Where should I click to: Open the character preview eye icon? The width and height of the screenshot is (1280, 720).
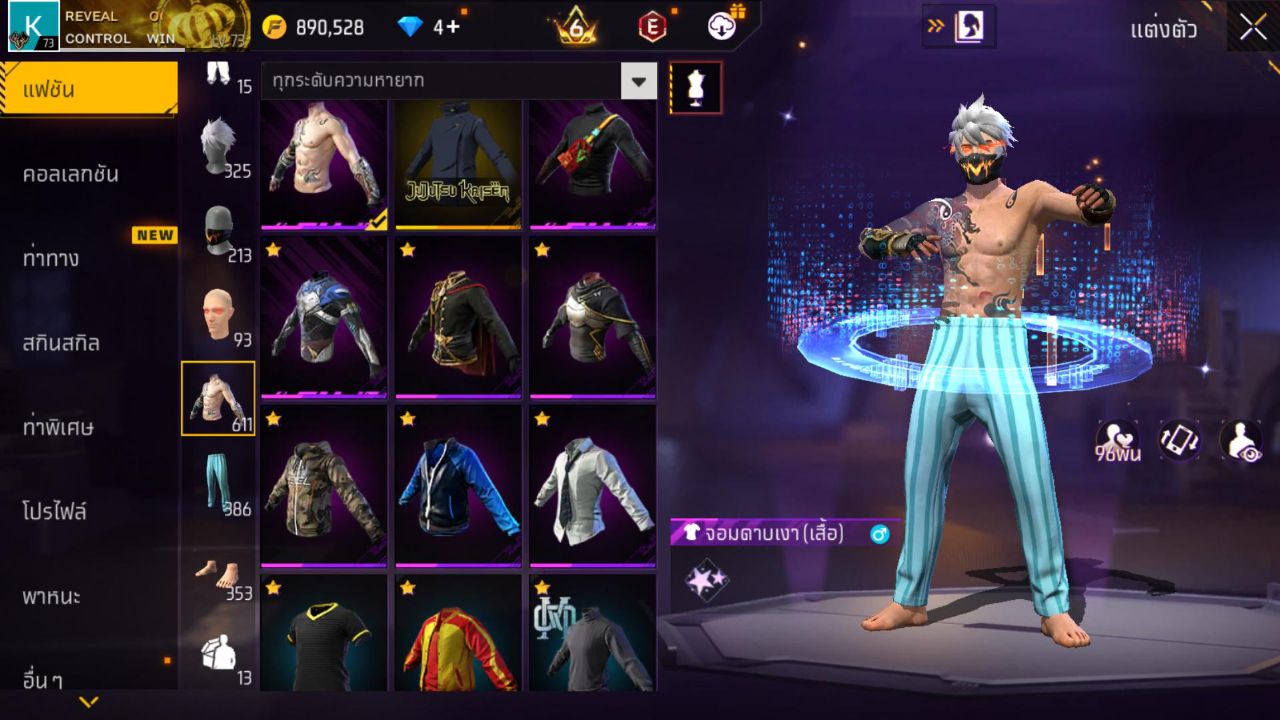[1240, 441]
